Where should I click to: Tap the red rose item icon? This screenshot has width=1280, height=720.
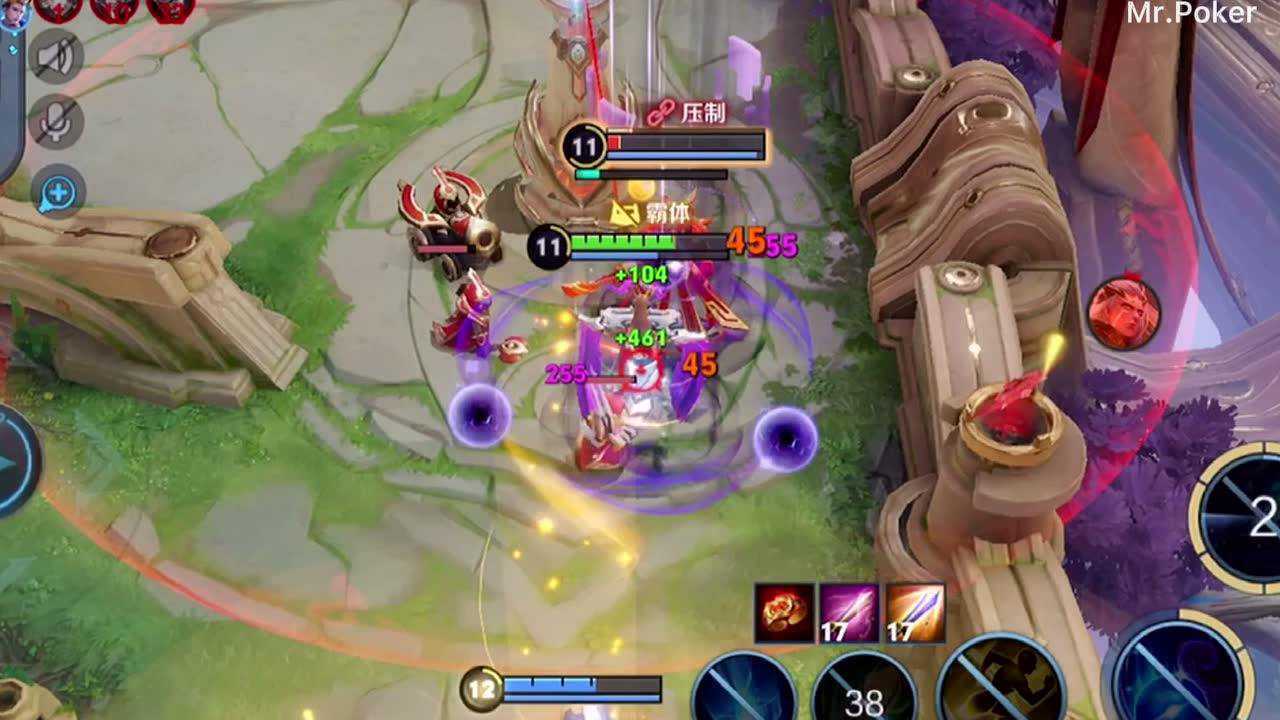pos(784,613)
